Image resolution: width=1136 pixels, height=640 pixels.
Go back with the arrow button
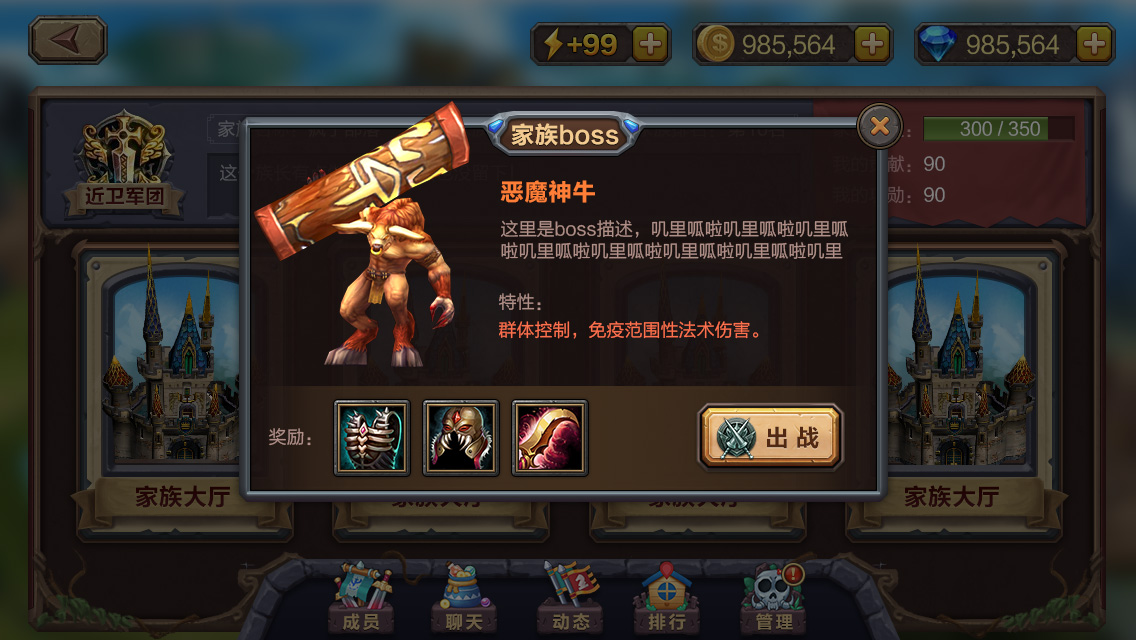(x=67, y=40)
